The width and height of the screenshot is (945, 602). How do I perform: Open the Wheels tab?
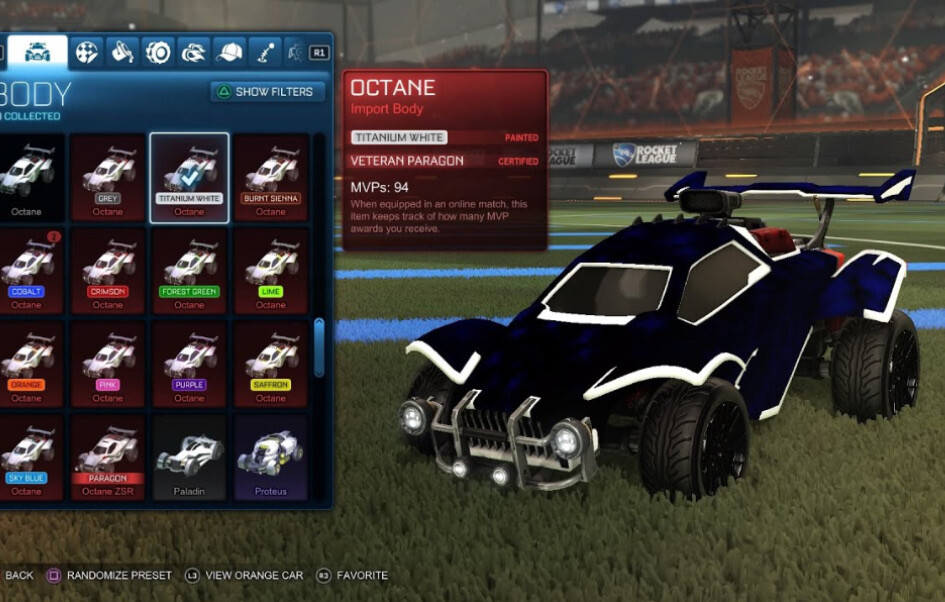[x=158, y=52]
